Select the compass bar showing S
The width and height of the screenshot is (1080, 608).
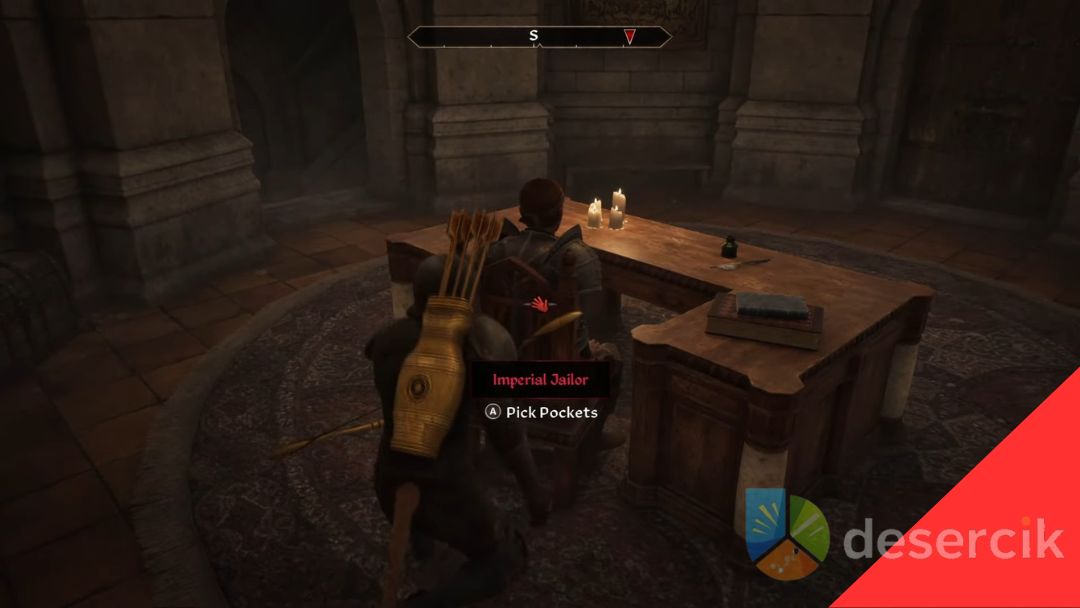pos(539,37)
